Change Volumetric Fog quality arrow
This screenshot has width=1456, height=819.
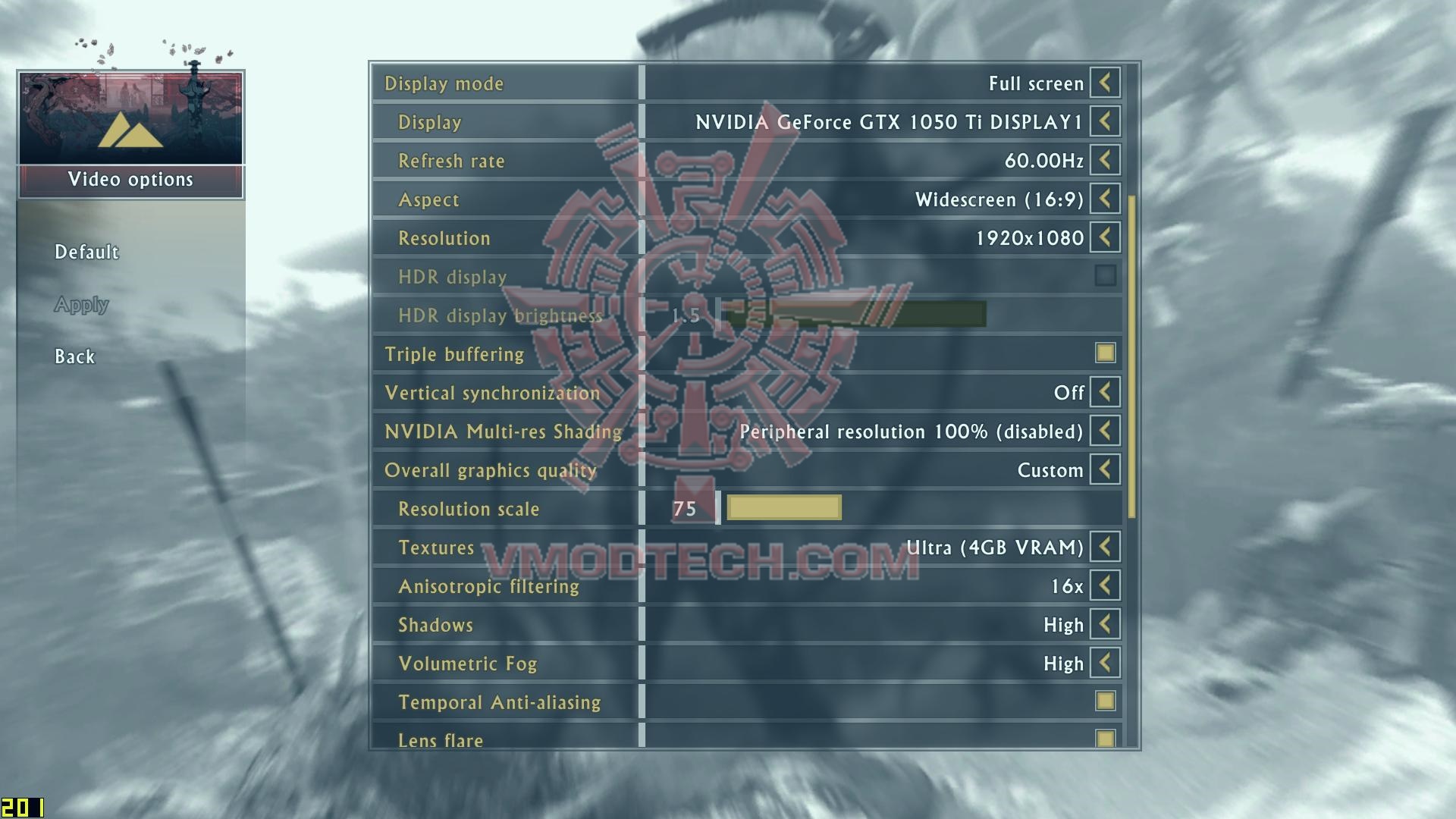pos(1105,663)
